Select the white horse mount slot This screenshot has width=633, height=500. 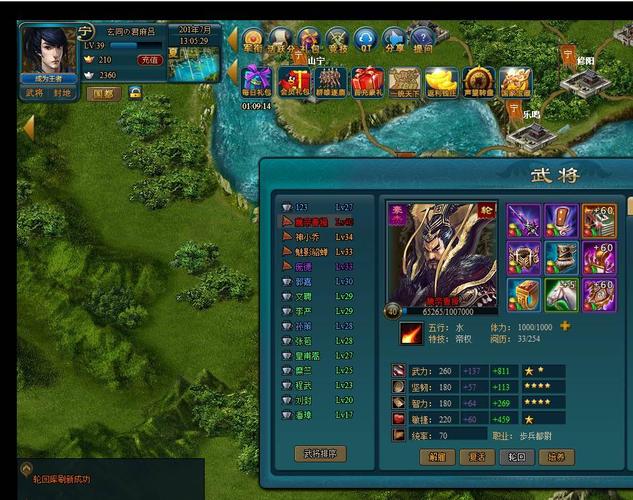click(561, 294)
